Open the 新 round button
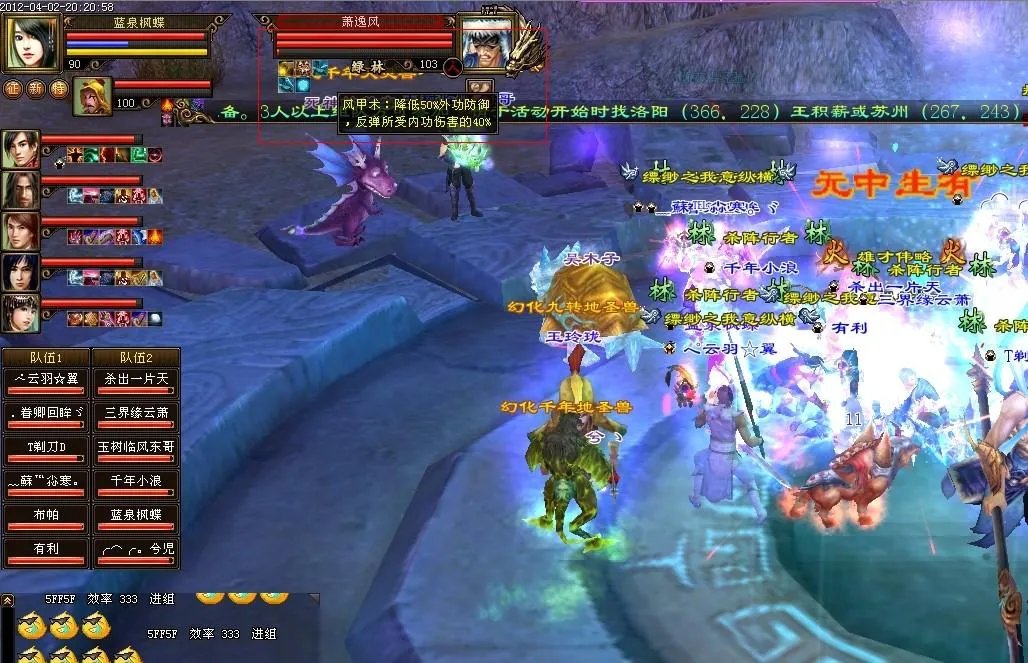Viewport: 1028px width, 663px height. pyautogui.click(x=36, y=88)
